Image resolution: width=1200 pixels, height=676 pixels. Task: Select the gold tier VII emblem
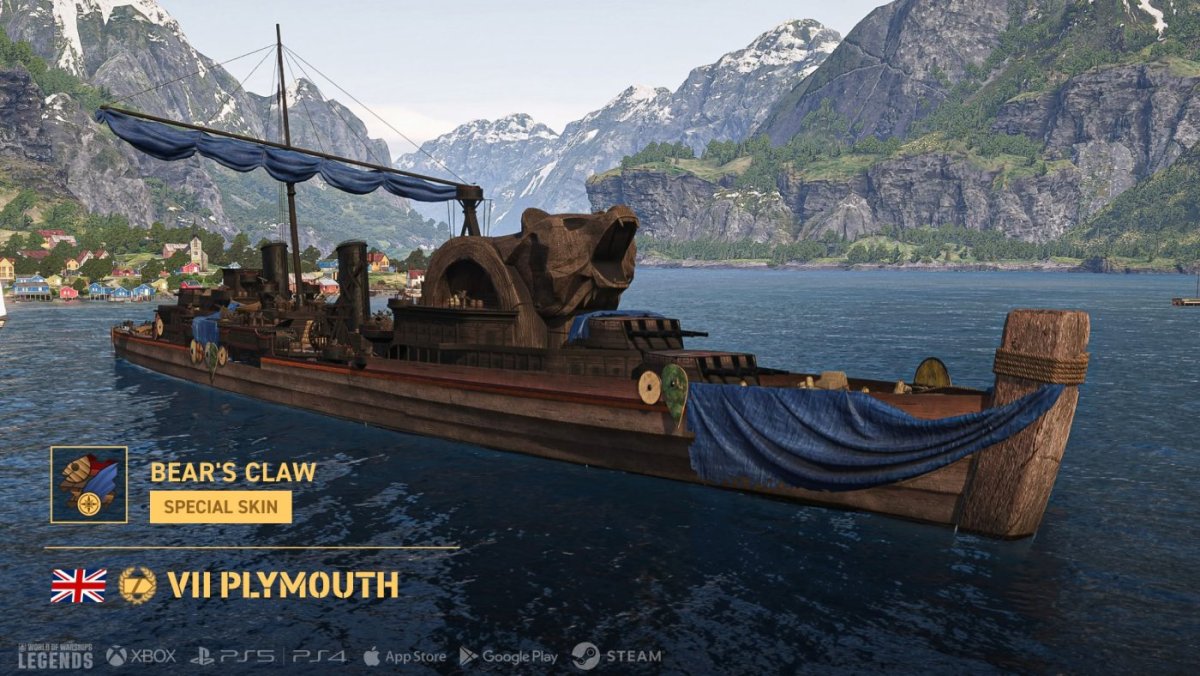[137, 585]
